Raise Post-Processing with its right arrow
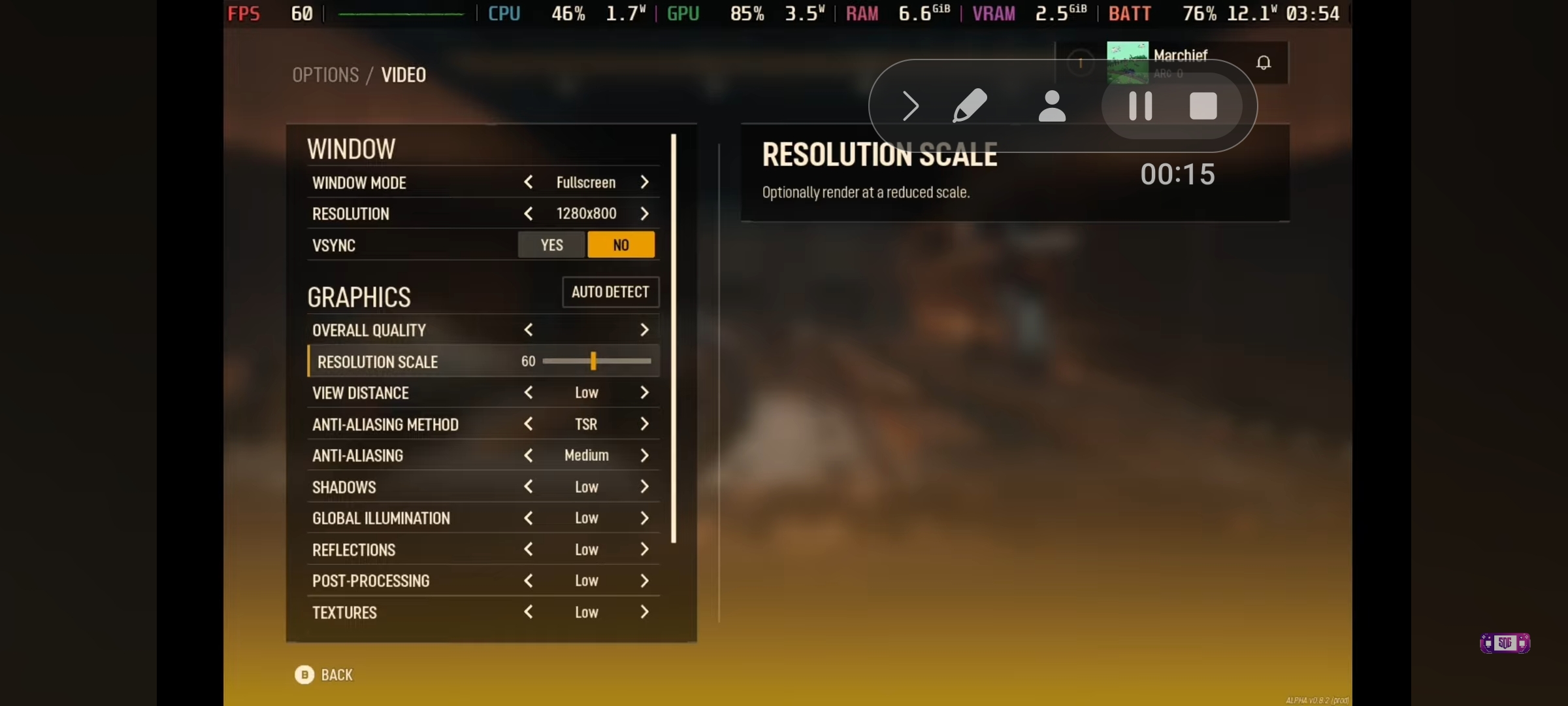The image size is (1568, 706). 644,581
